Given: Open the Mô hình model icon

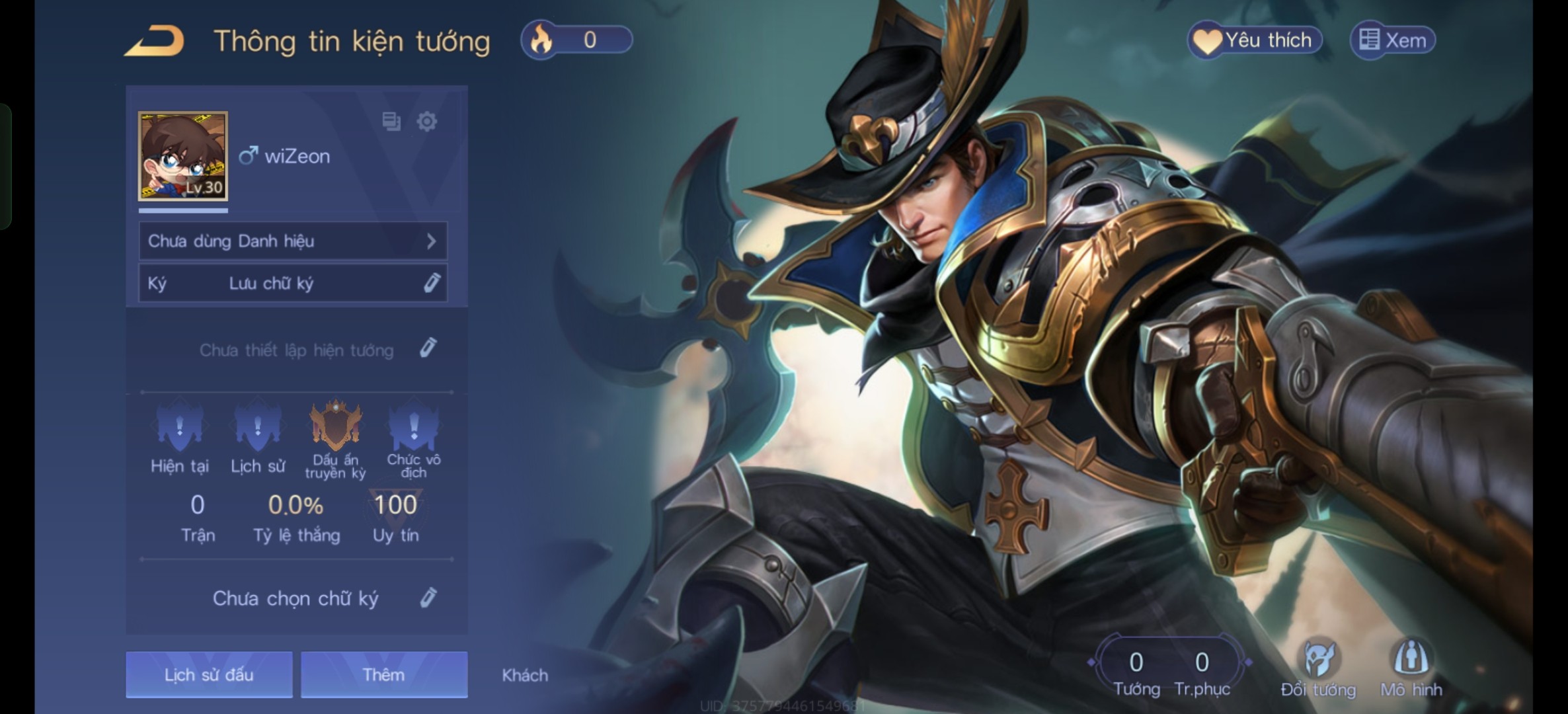Looking at the screenshot, I should (x=1411, y=664).
